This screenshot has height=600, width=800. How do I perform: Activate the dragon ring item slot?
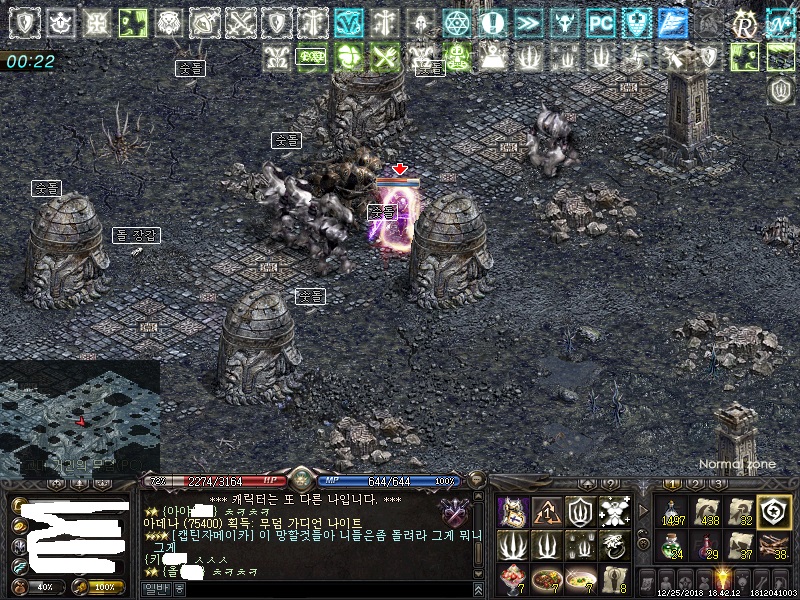(615, 546)
